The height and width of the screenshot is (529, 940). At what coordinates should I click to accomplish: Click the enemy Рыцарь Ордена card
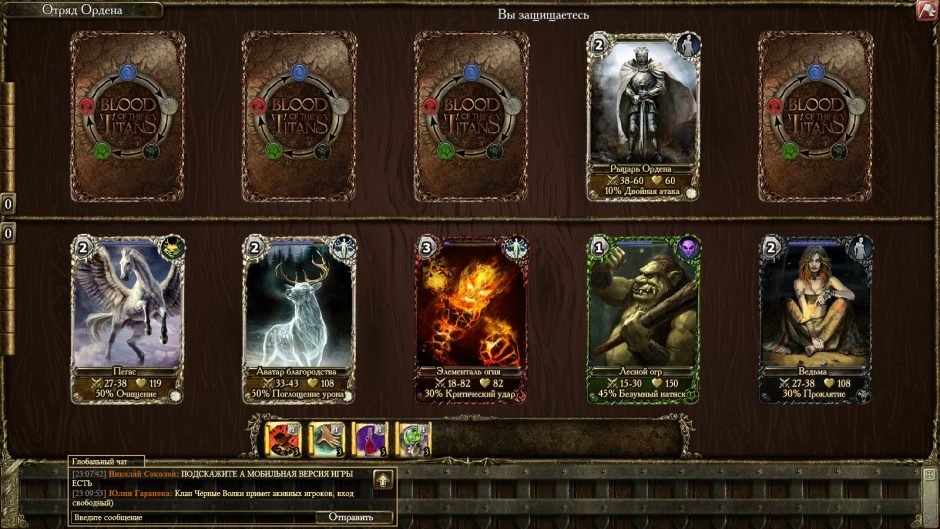point(643,115)
